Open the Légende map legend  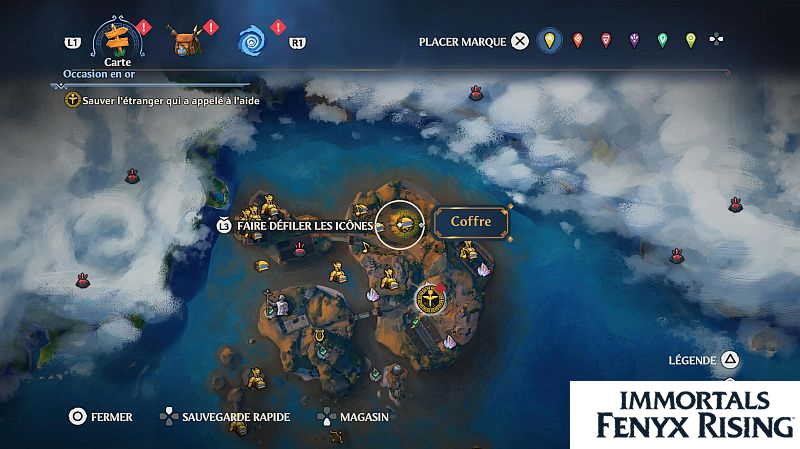pyautogui.click(x=704, y=360)
